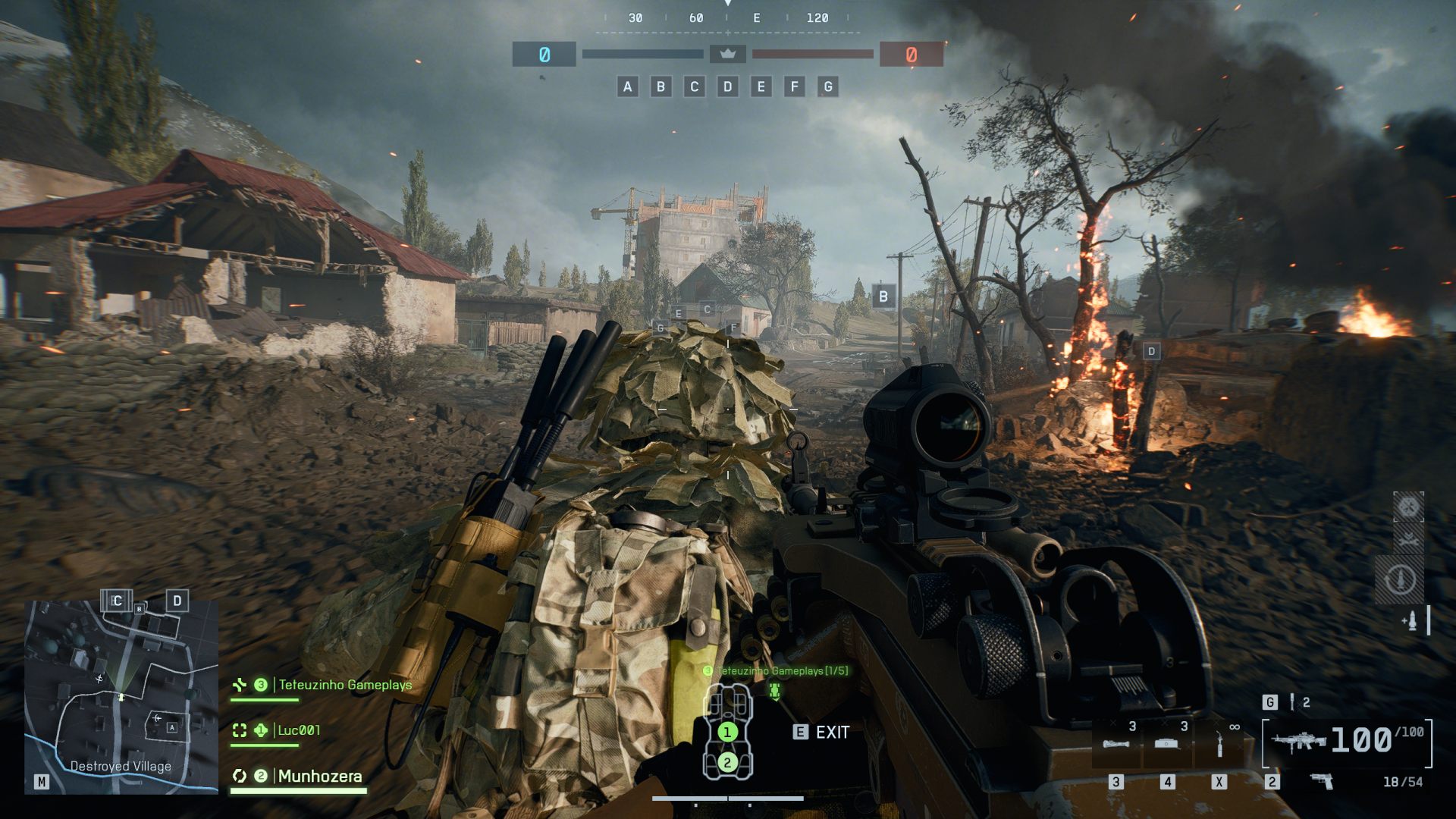Expand the objective B marker in the world
1456x819 pixels.
(x=882, y=296)
